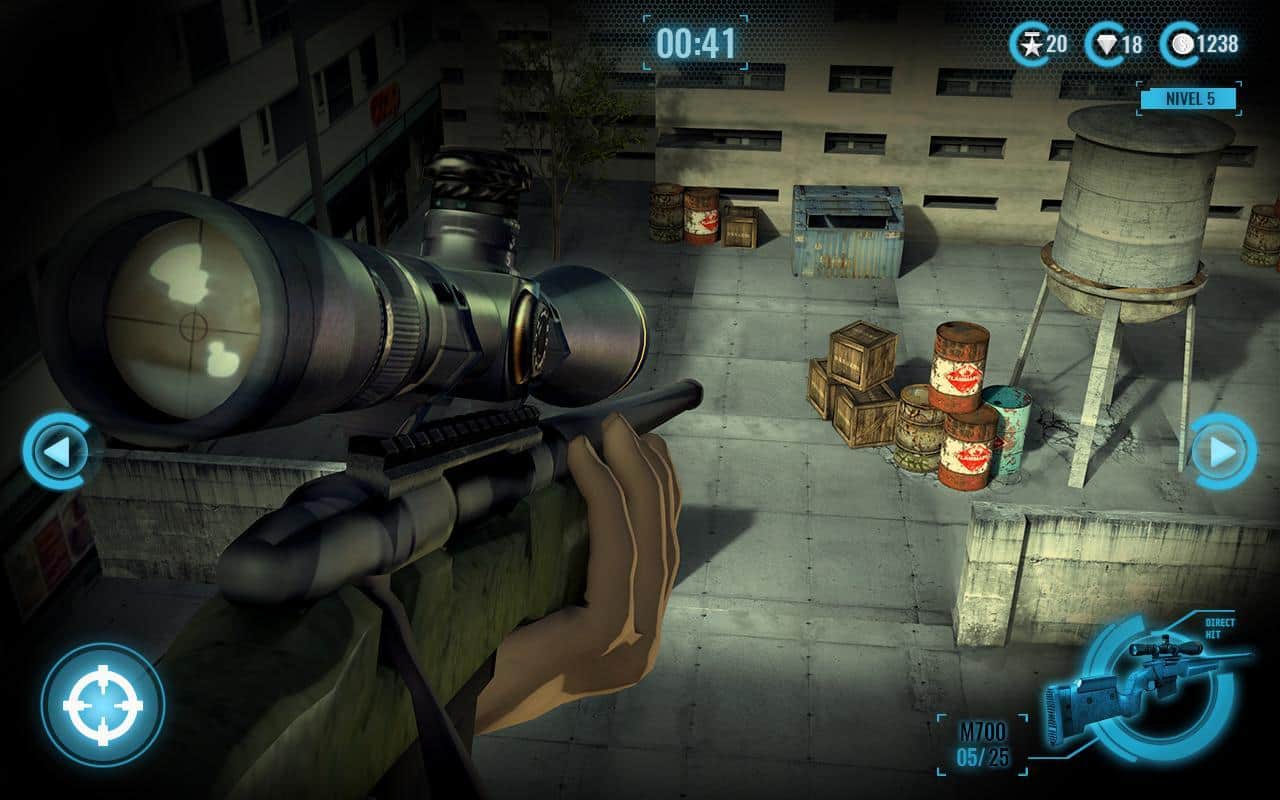
Task: Click the right weapon-switch arrow
Action: (x=1220, y=451)
